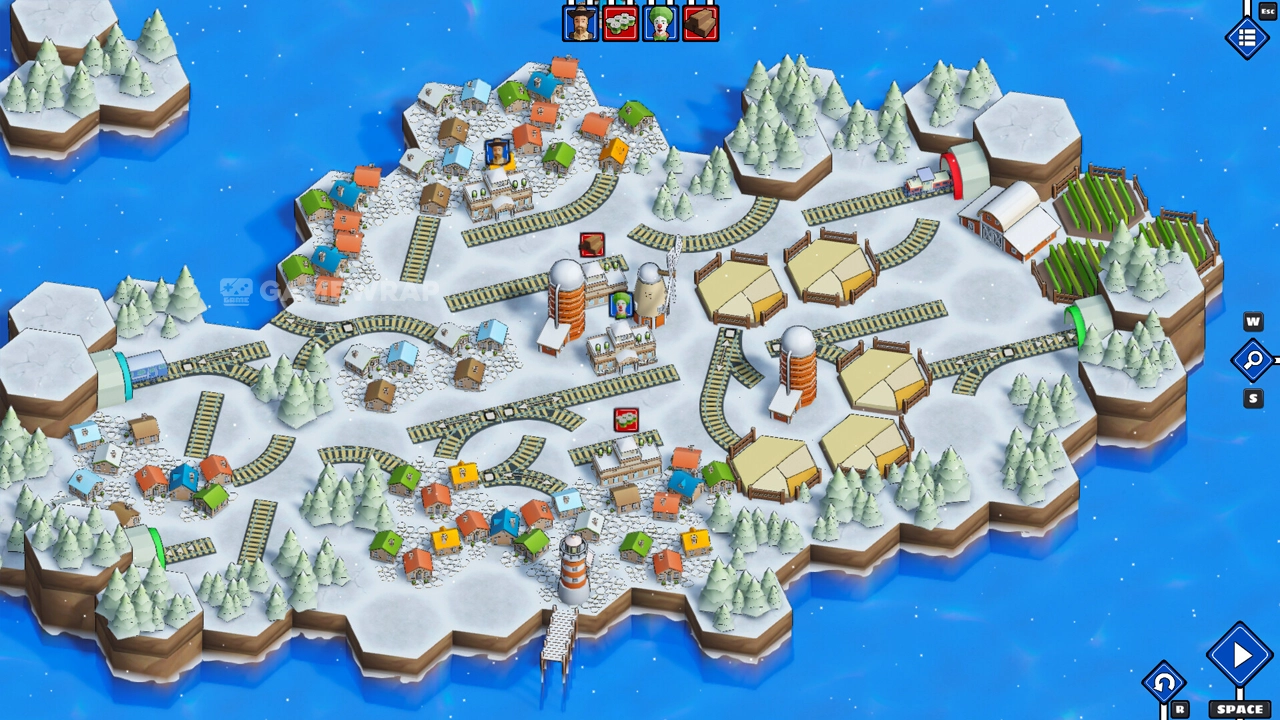The width and height of the screenshot is (1280, 720).
Task: Start the trains with the play button
Action: [1240, 656]
